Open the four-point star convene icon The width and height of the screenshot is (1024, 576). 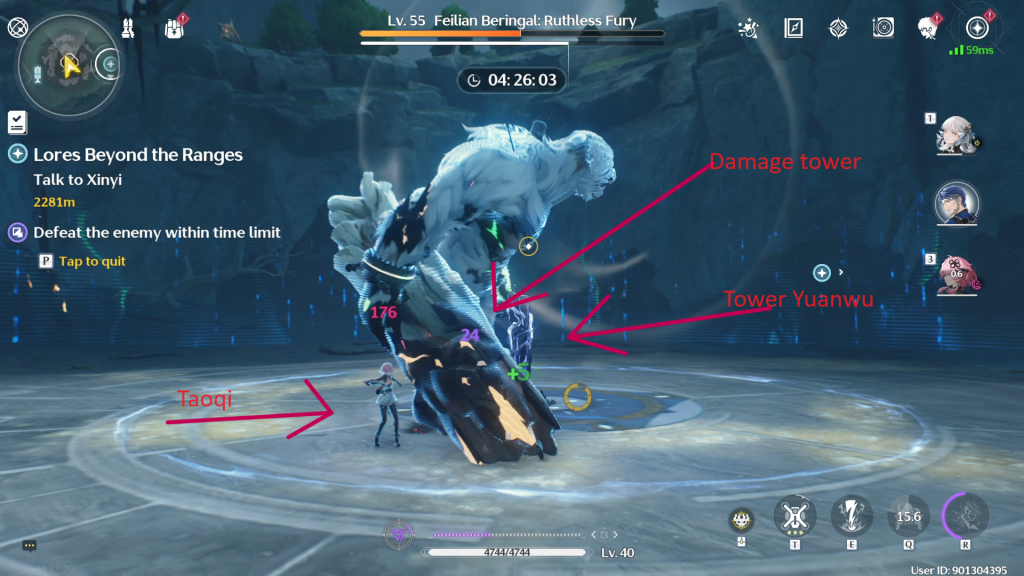(838, 28)
